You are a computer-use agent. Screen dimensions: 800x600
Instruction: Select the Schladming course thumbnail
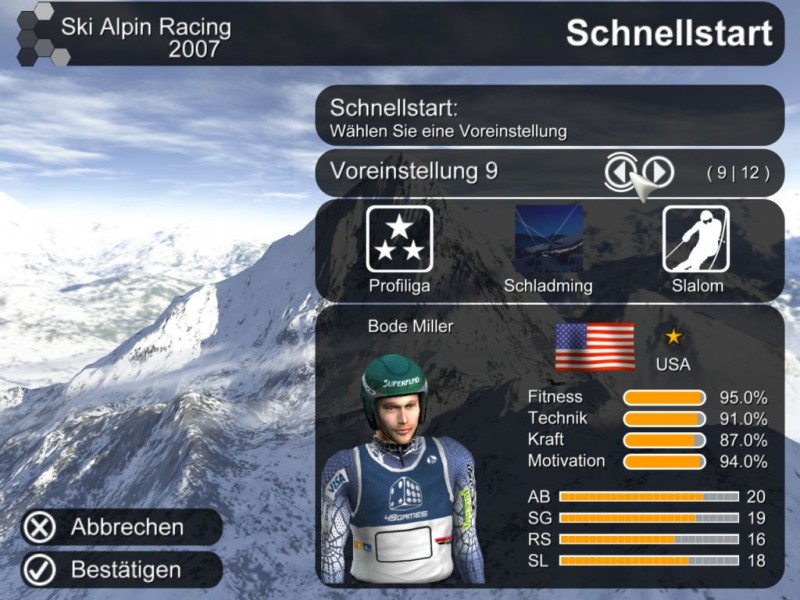coord(548,240)
